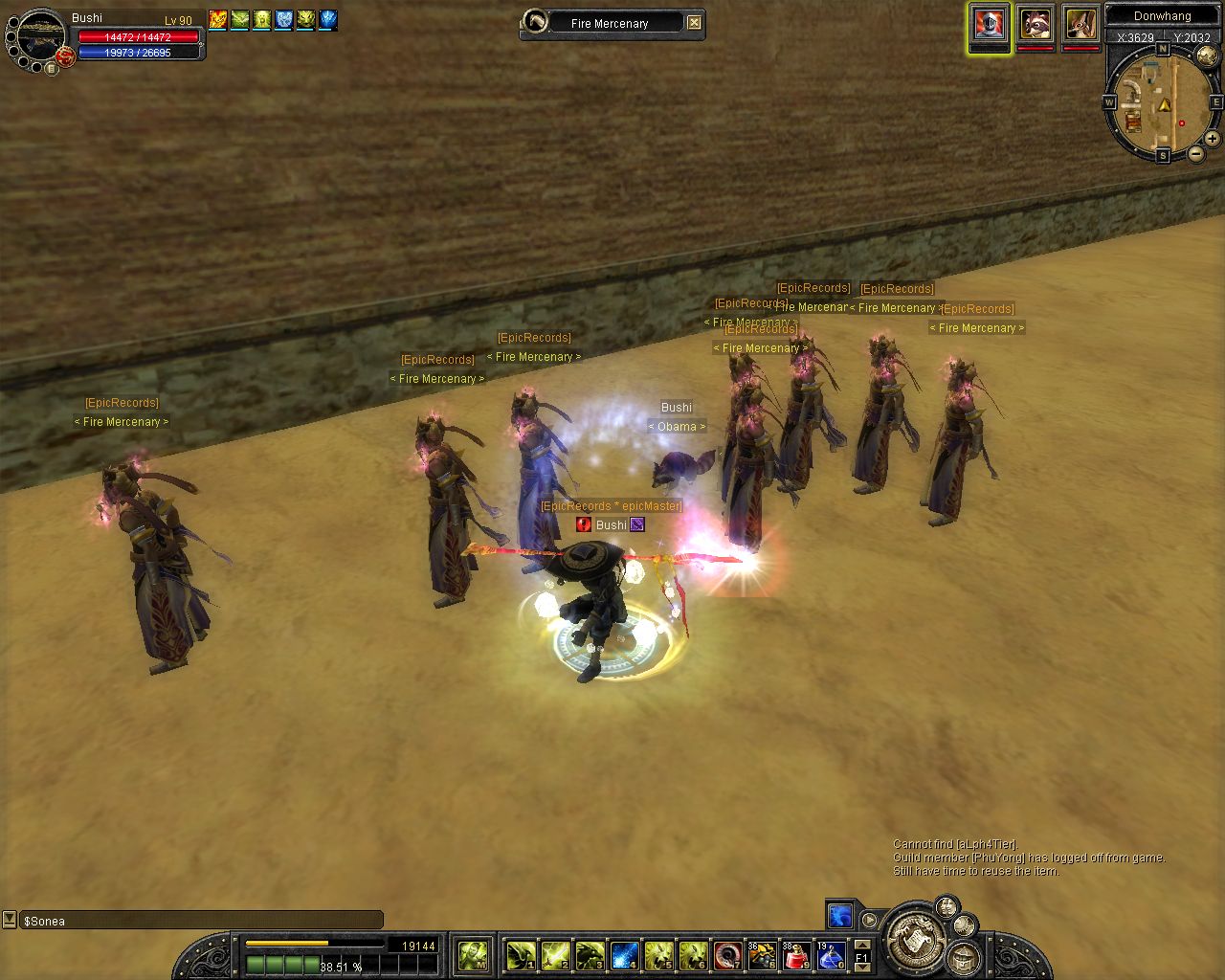Use the red health potion in slot 9

click(x=796, y=955)
